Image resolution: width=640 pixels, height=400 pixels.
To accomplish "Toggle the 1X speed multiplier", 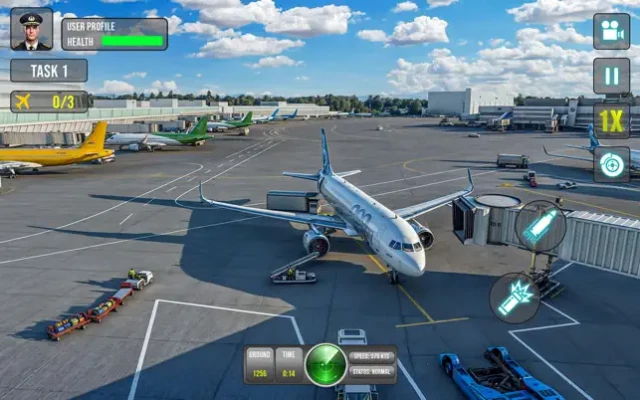I will pos(611,120).
